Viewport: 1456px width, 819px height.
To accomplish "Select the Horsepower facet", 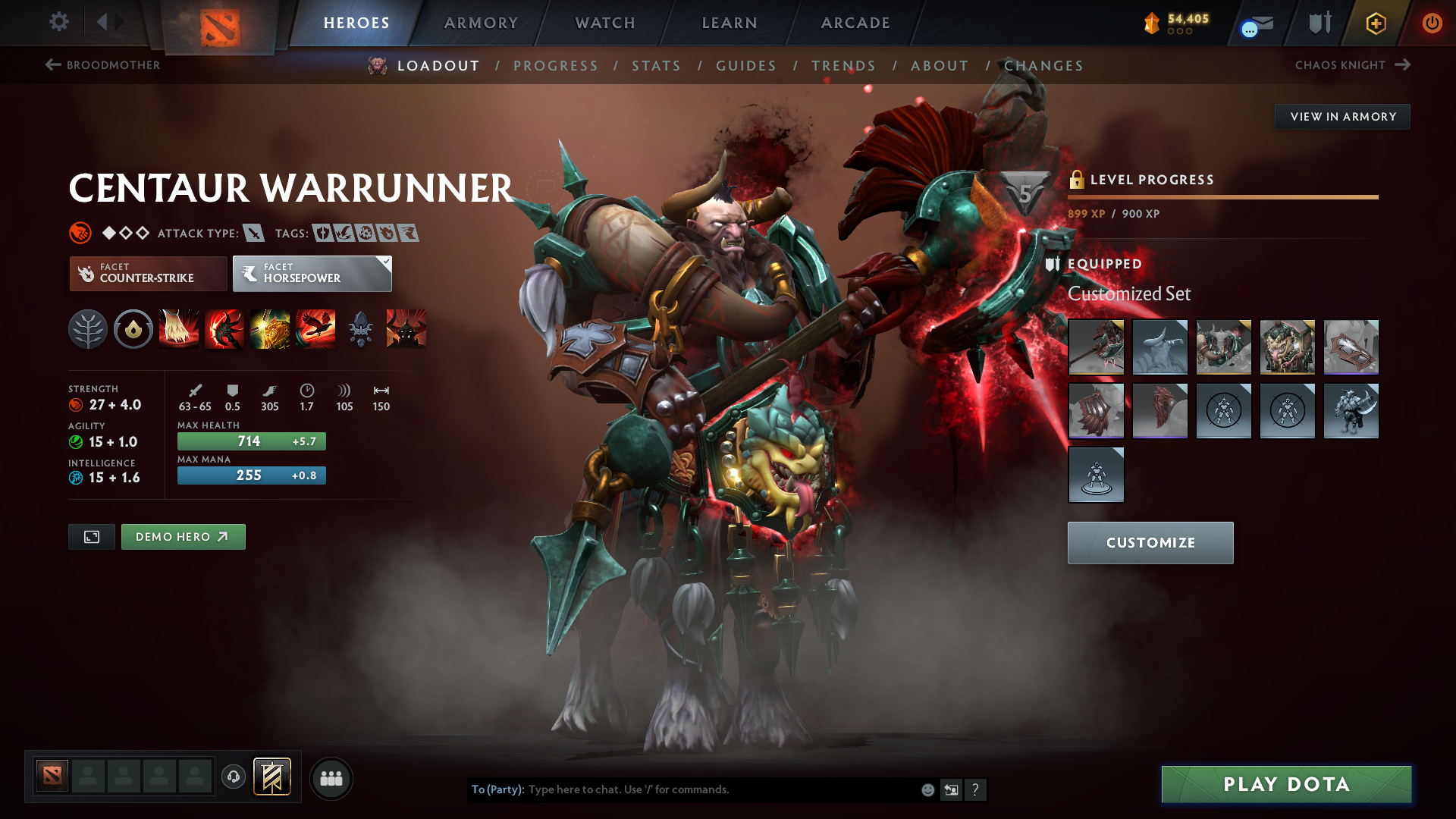I will (x=307, y=274).
